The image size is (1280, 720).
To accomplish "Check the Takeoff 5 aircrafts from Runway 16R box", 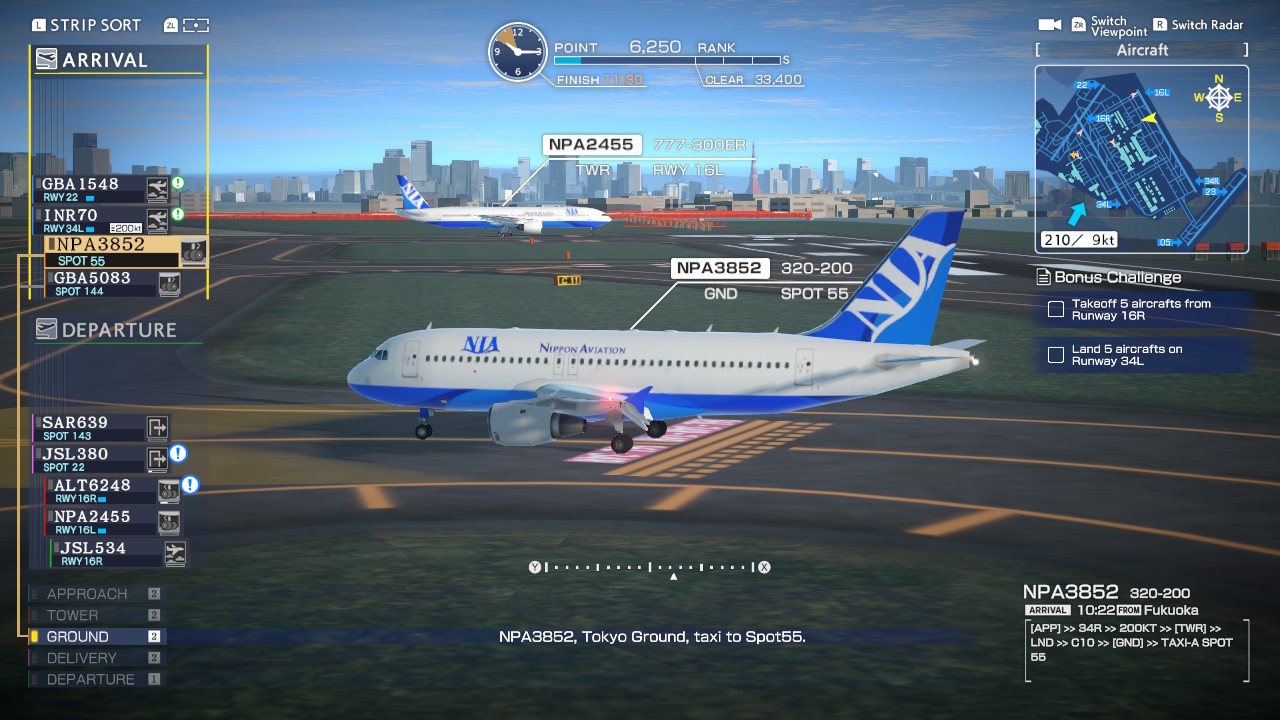I will [1056, 310].
